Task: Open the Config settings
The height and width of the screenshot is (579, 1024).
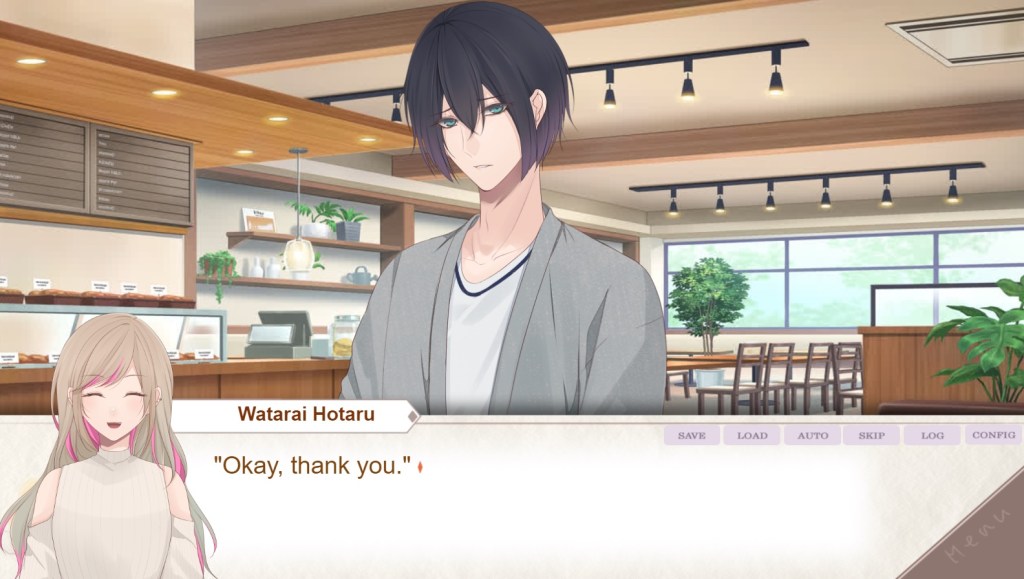Action: 993,436
